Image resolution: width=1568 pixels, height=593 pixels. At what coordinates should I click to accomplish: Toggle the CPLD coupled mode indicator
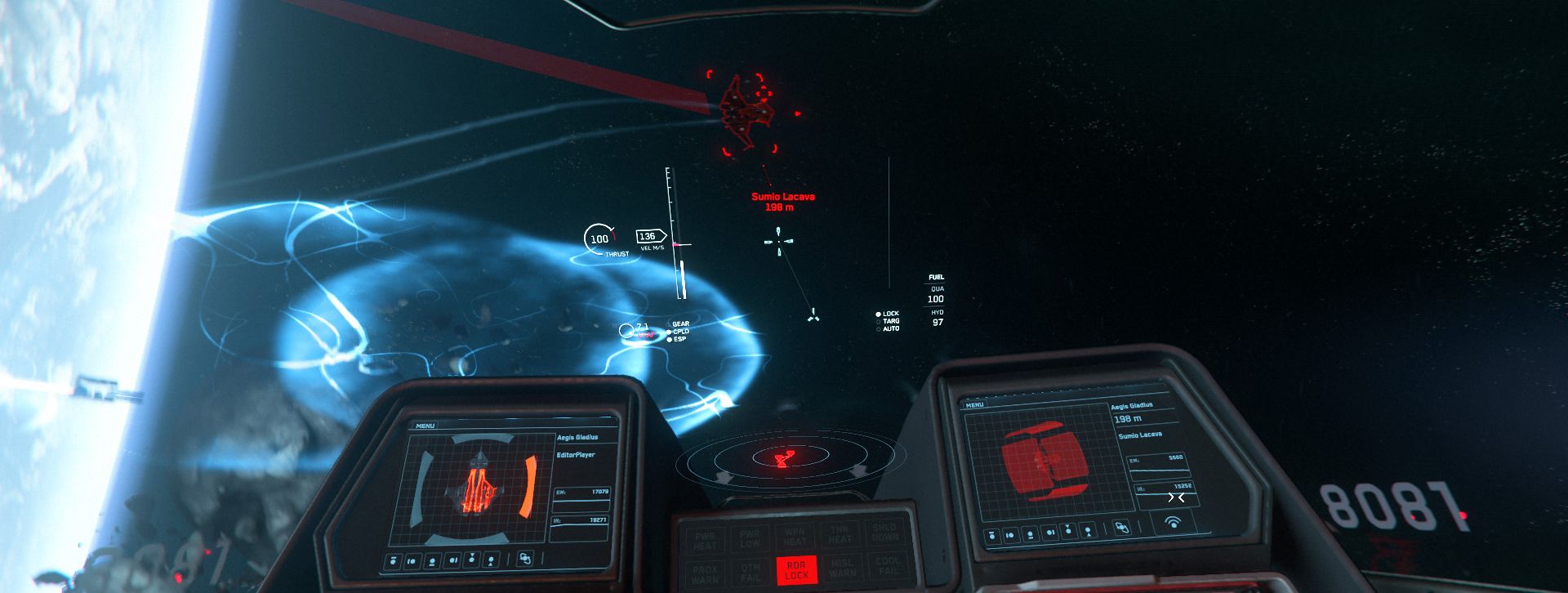[679, 332]
